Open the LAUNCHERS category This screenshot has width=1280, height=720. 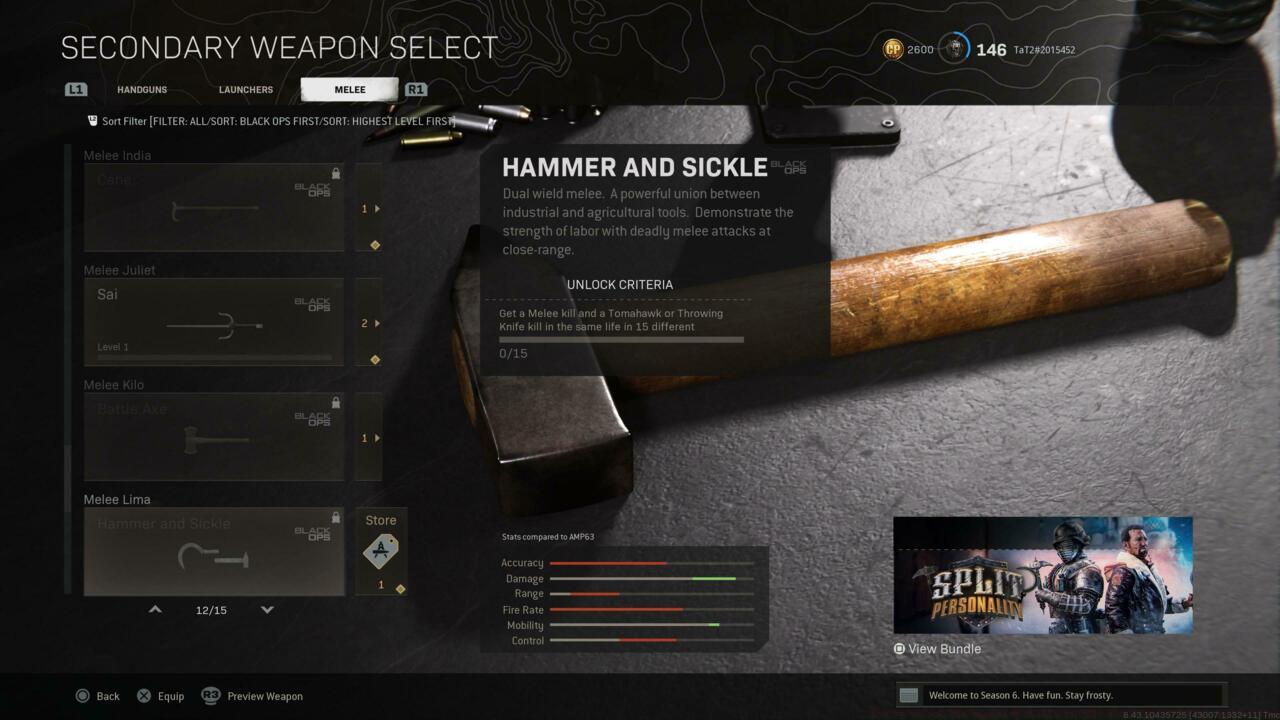point(245,89)
